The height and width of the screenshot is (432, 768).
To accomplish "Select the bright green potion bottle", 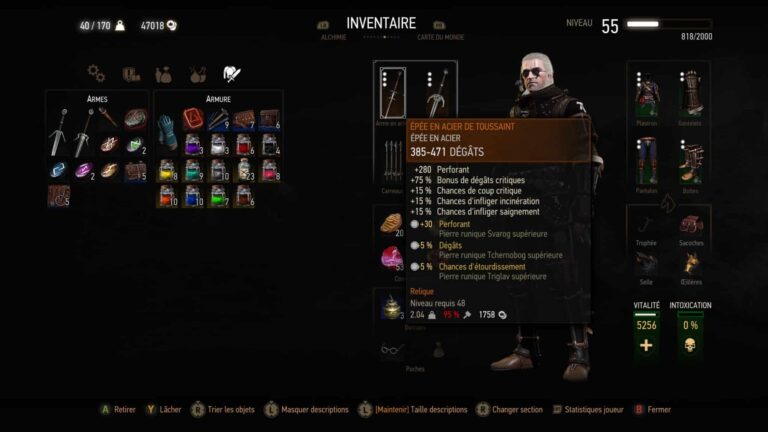I will coord(217,194).
